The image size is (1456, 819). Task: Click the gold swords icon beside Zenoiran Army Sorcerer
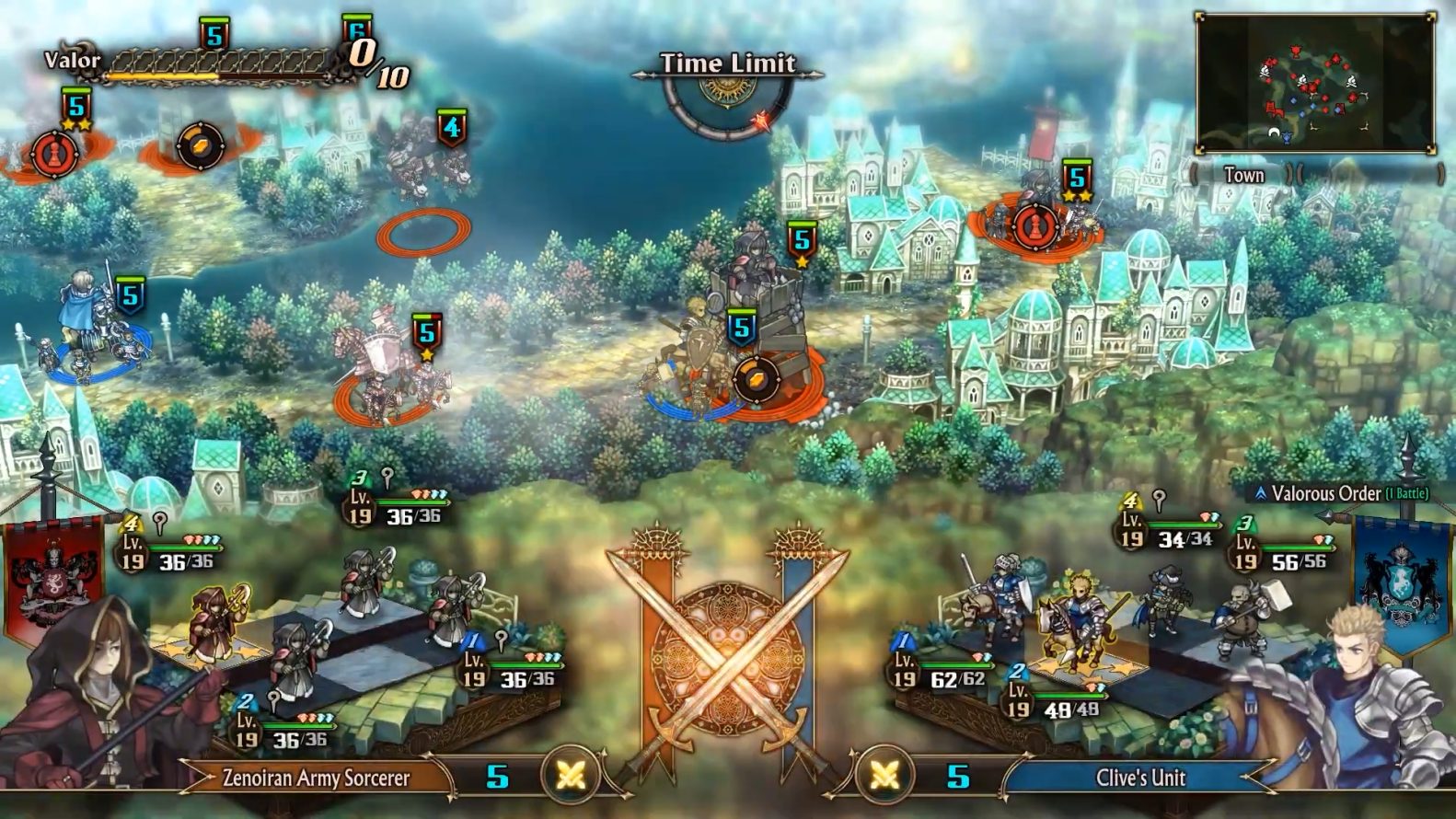pos(571,776)
